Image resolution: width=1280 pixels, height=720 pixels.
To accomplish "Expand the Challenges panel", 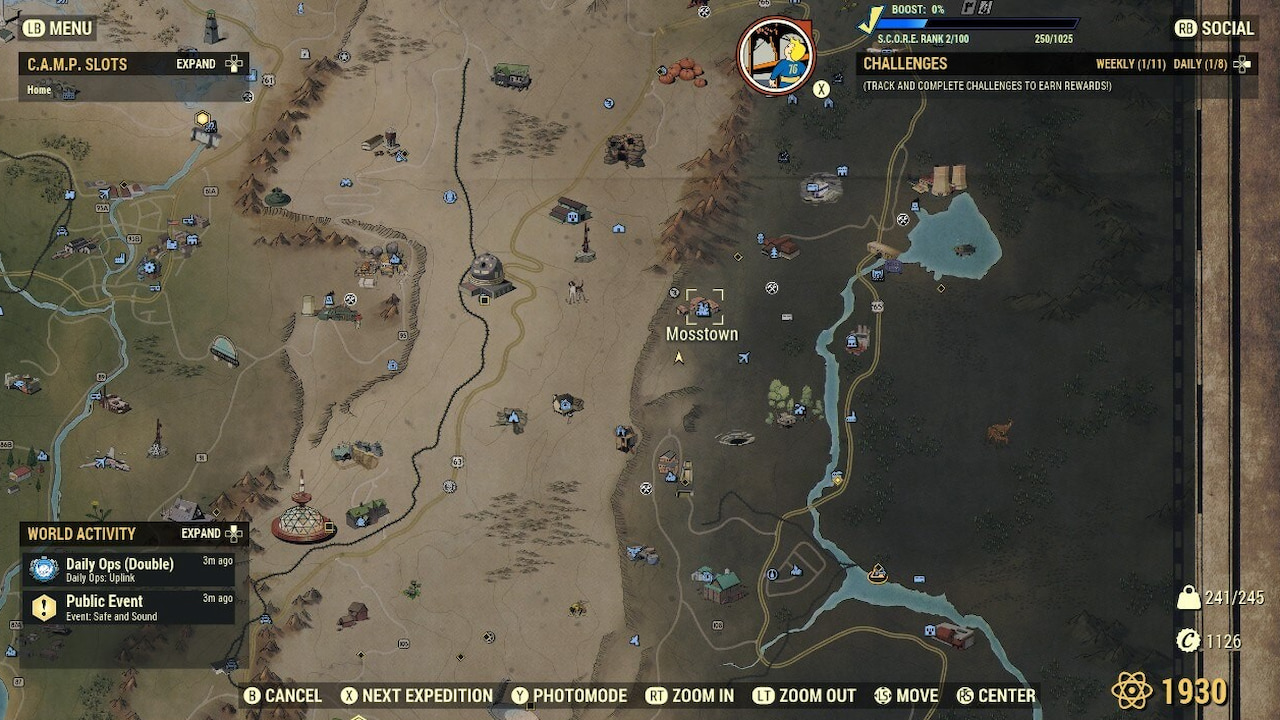I will pos(1240,63).
